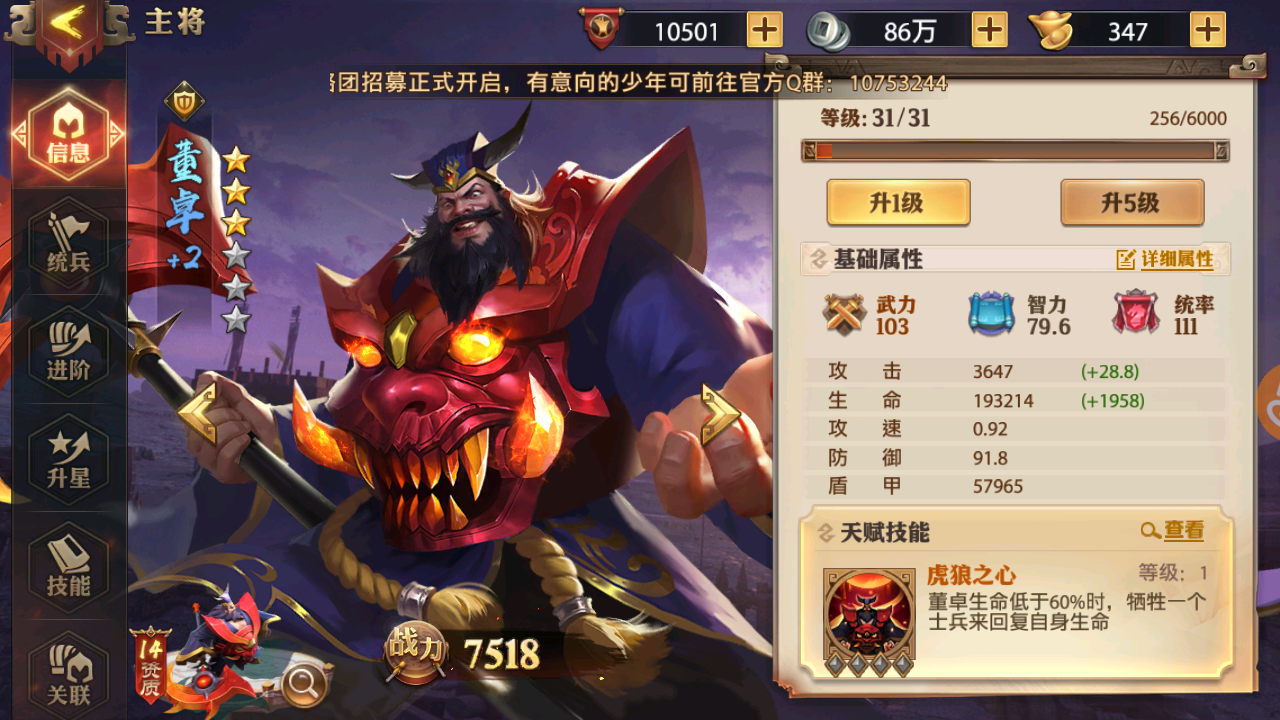The width and height of the screenshot is (1280, 720).
Task: Click the 智力 blue scroll stat icon
Action: pyautogui.click(x=991, y=313)
